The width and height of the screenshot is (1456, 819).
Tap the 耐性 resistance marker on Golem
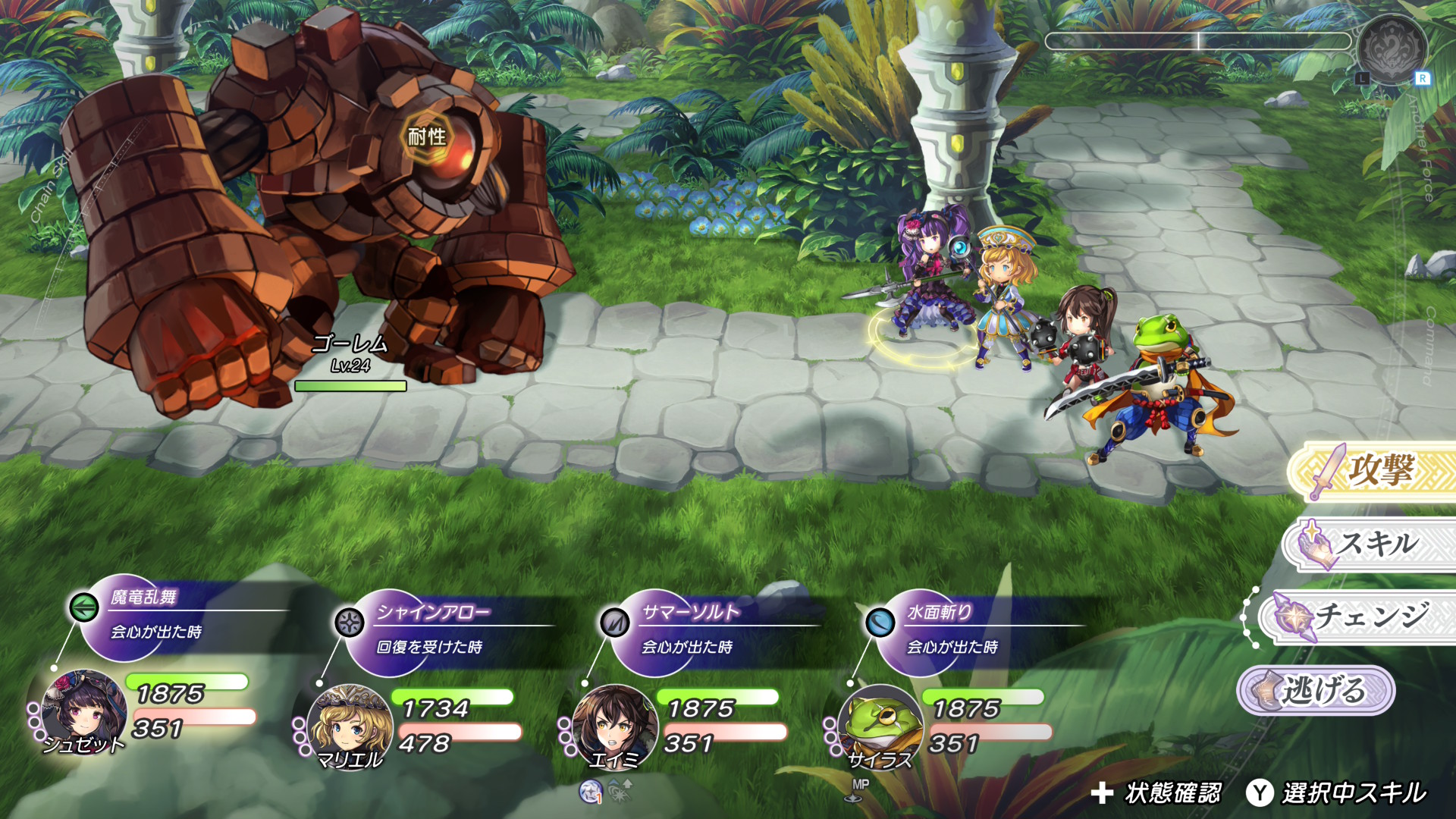[427, 136]
